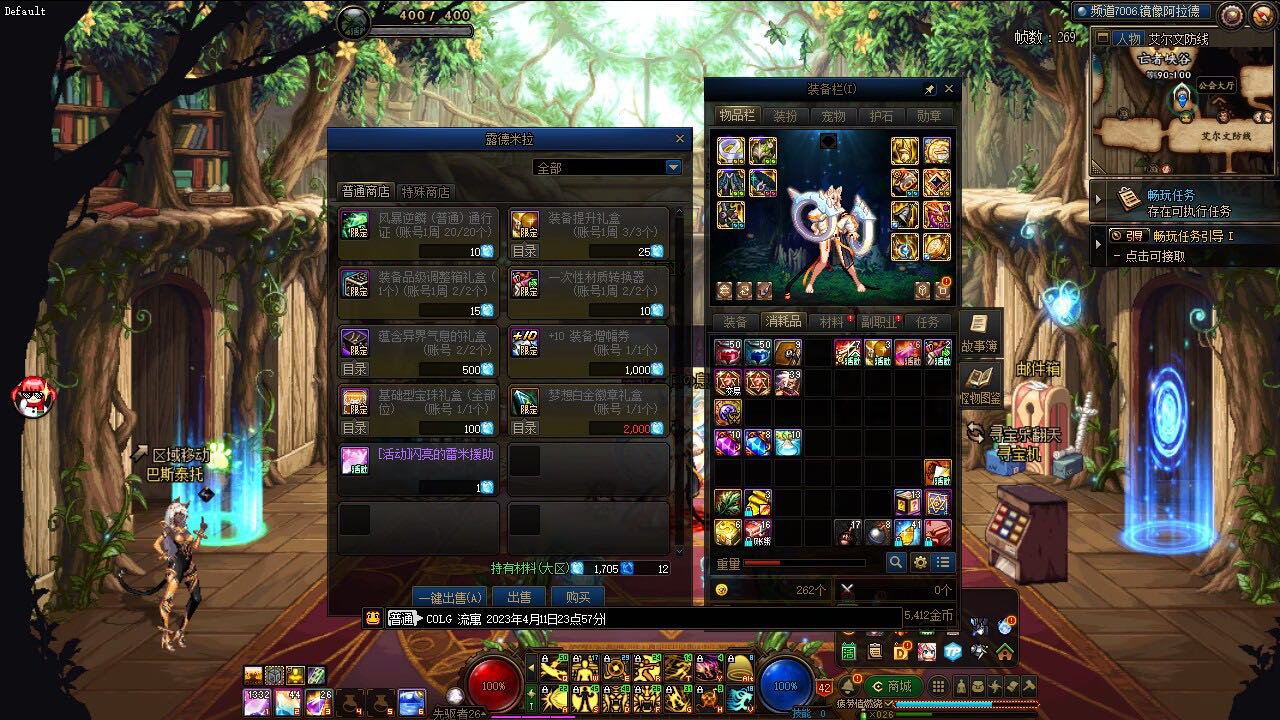The width and height of the screenshot is (1280, 720).
Task: Click the 频道7006 channel selector
Action: pyautogui.click(x=1142, y=12)
